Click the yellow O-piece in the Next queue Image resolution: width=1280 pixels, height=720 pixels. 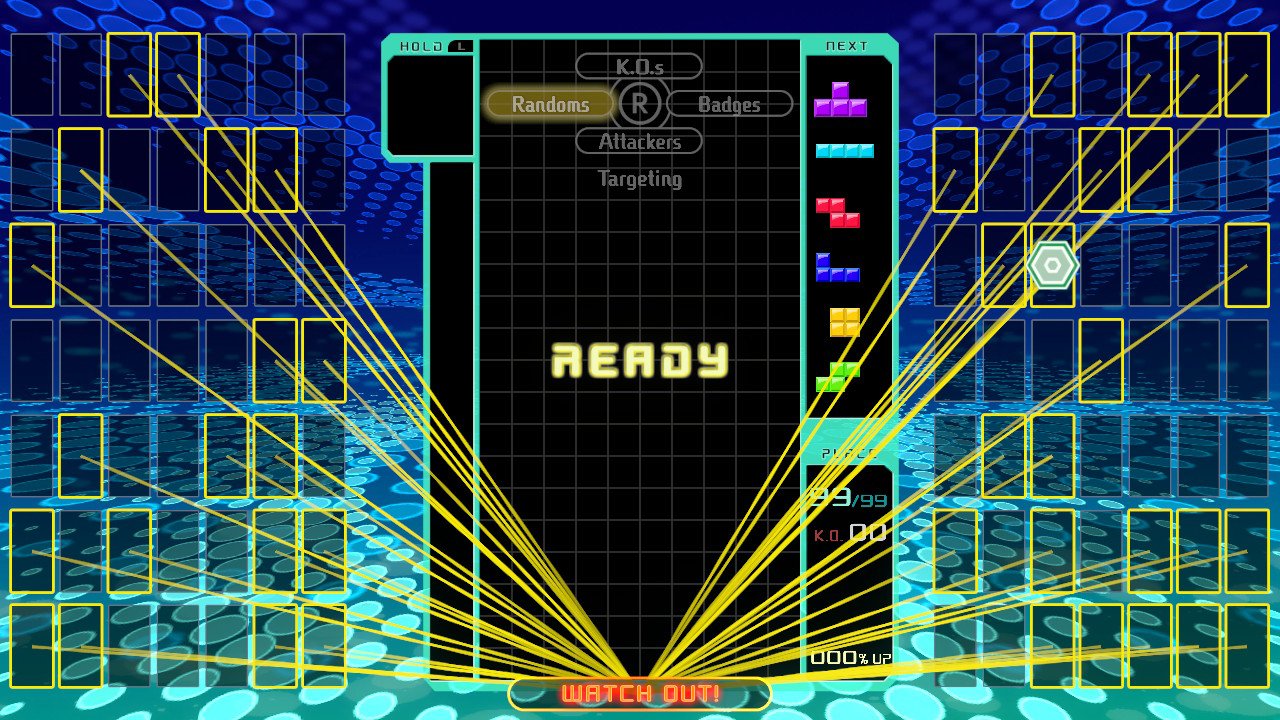pos(844,322)
